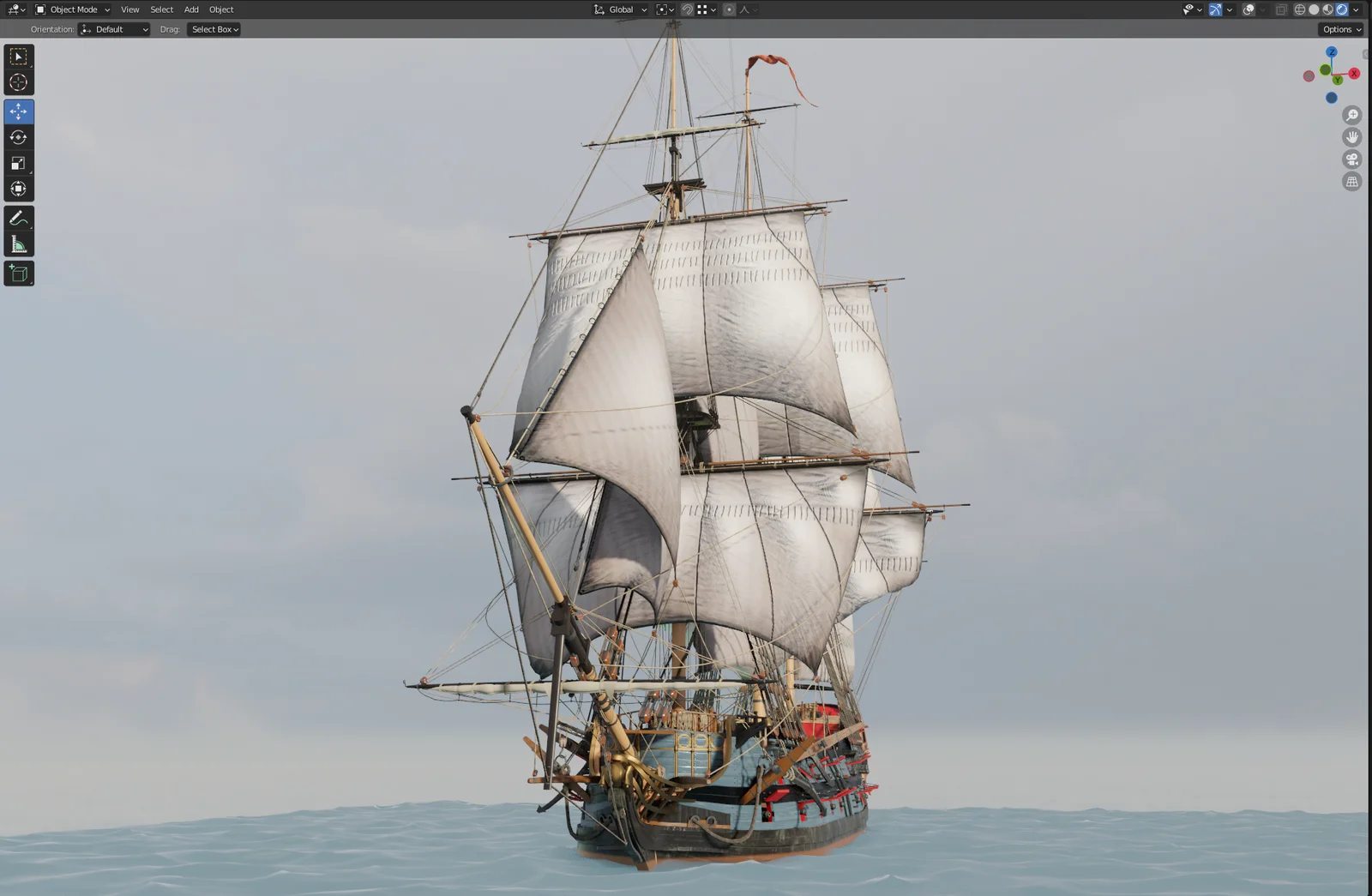Click the zoom magnifier icon in the sidebar
The width and height of the screenshot is (1372, 896).
tap(1352, 114)
